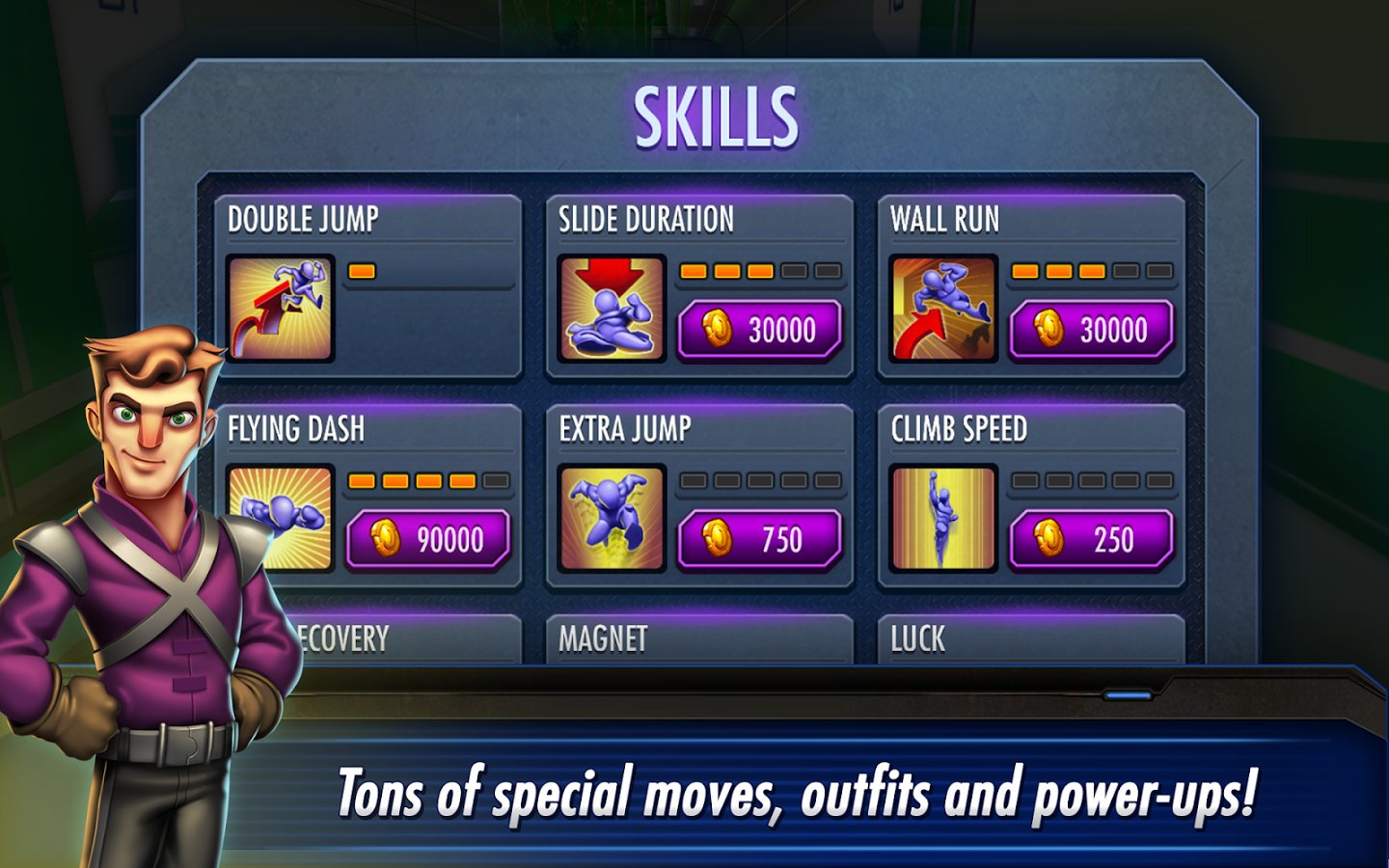The image size is (1389, 868).
Task: Buy the Extra Jump skill for 750
Action: click(x=759, y=539)
